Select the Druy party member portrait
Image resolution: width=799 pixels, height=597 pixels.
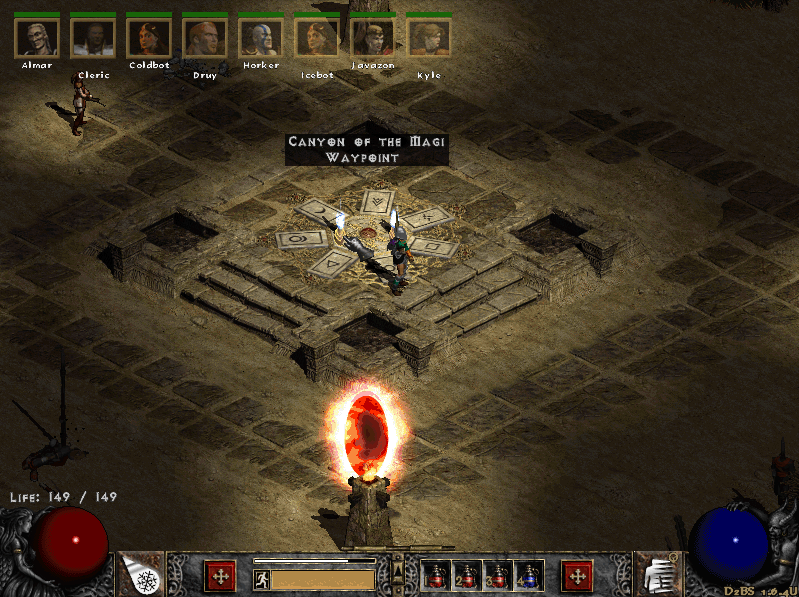click(205, 38)
